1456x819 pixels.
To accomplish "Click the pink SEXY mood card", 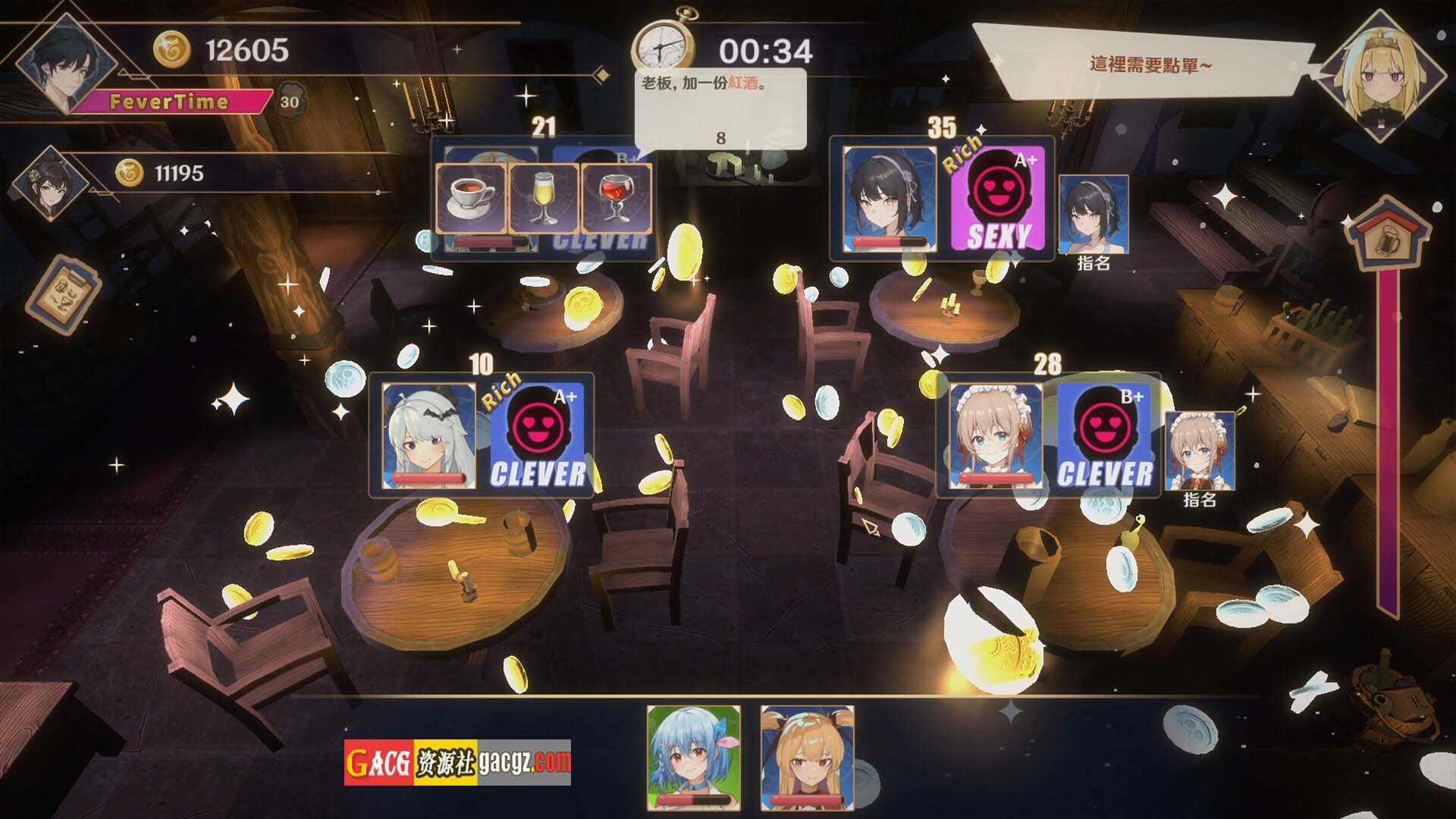I will tap(998, 200).
